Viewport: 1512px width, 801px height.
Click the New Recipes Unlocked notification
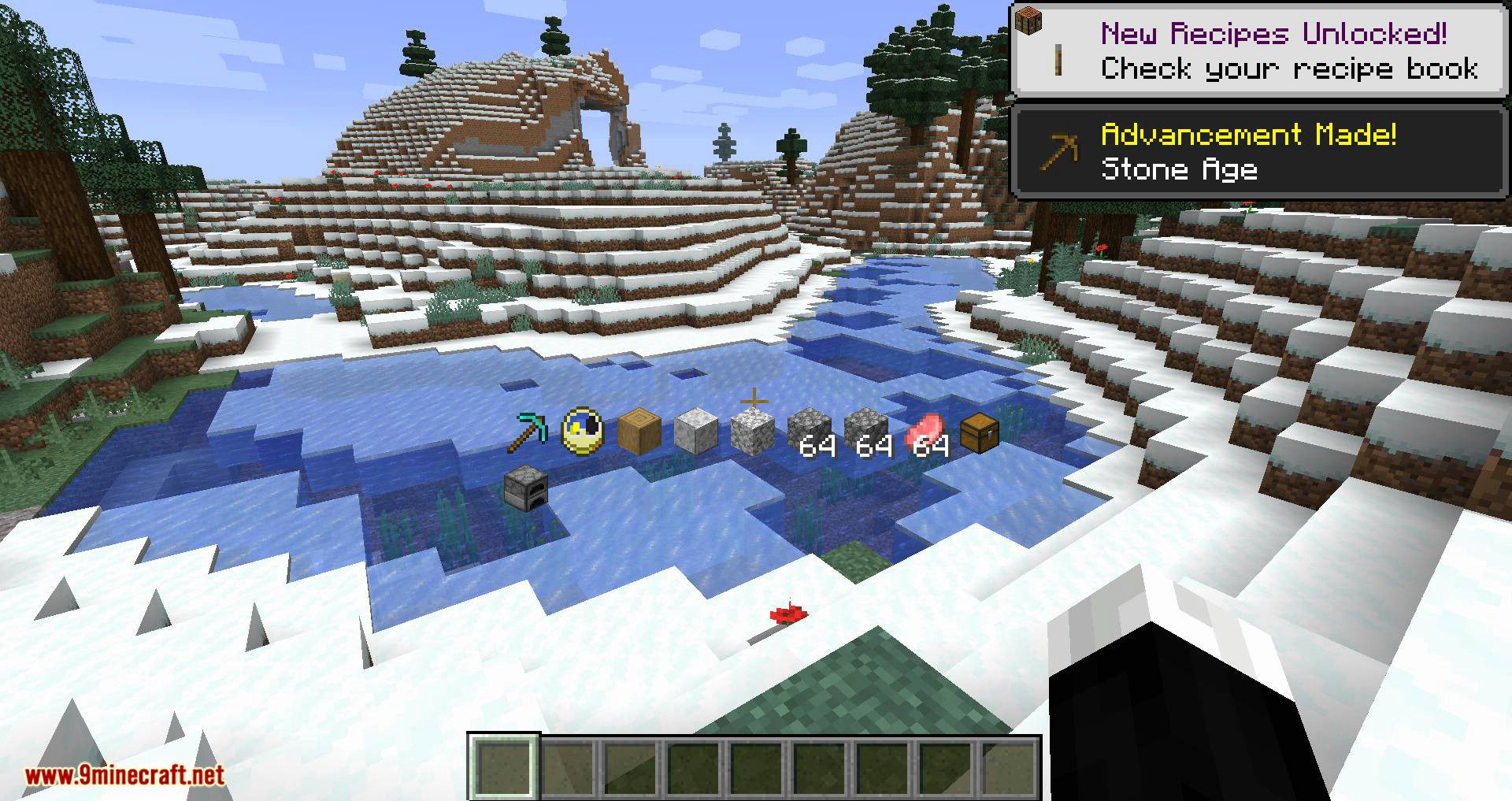[1259, 50]
